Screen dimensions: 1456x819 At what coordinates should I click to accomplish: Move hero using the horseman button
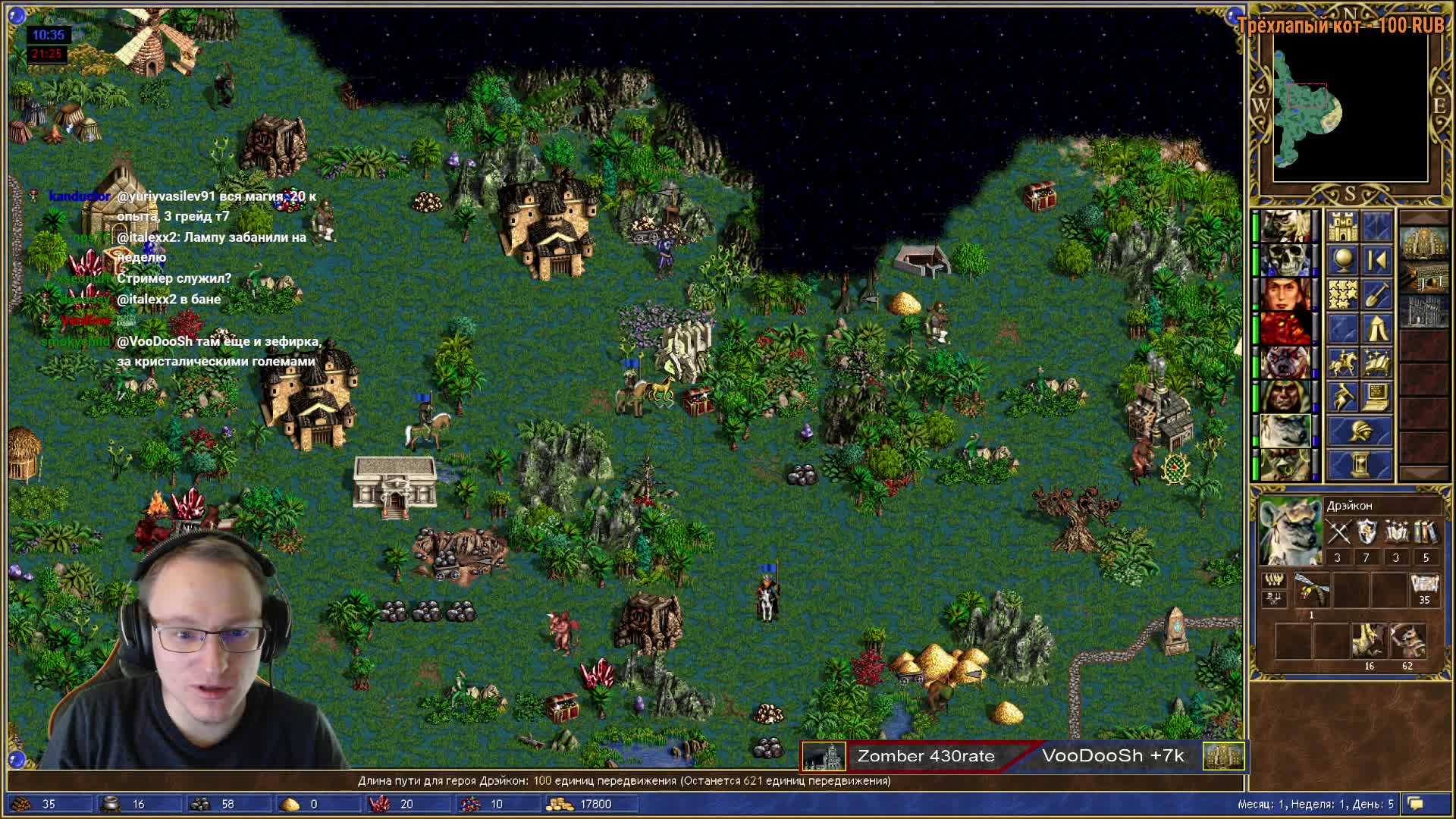[1342, 362]
